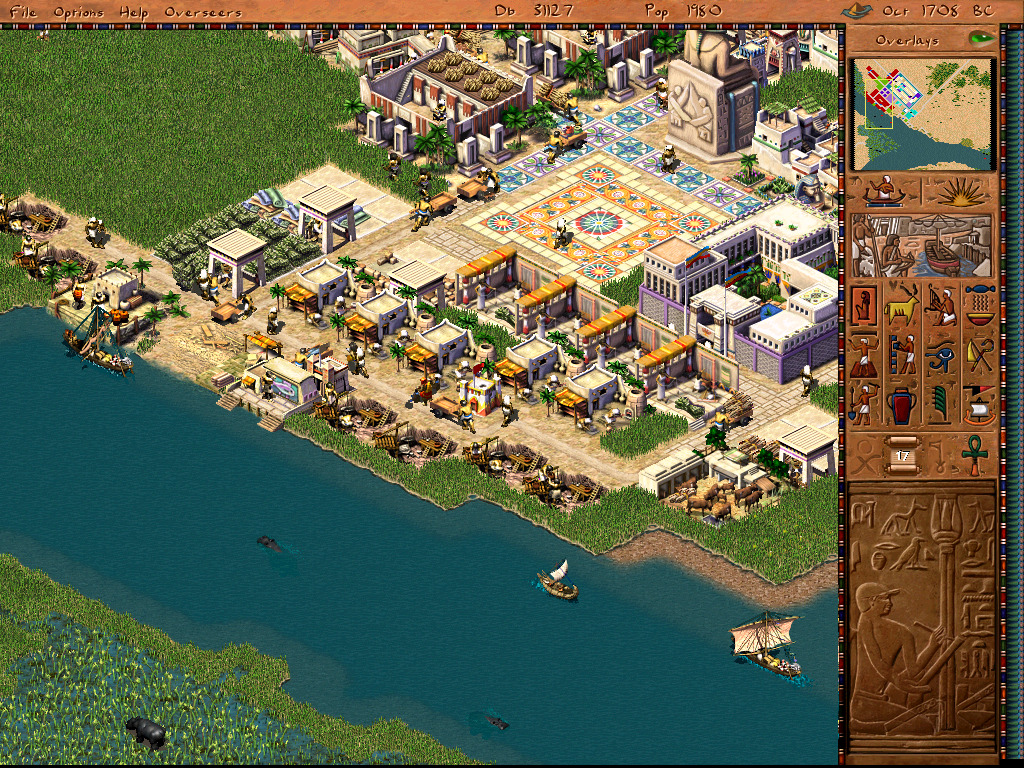
Task: Open the Help menu
Action: tap(133, 12)
